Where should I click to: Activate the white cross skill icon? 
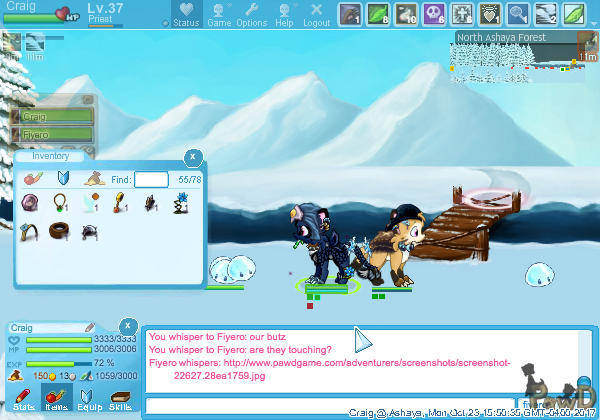(462, 14)
